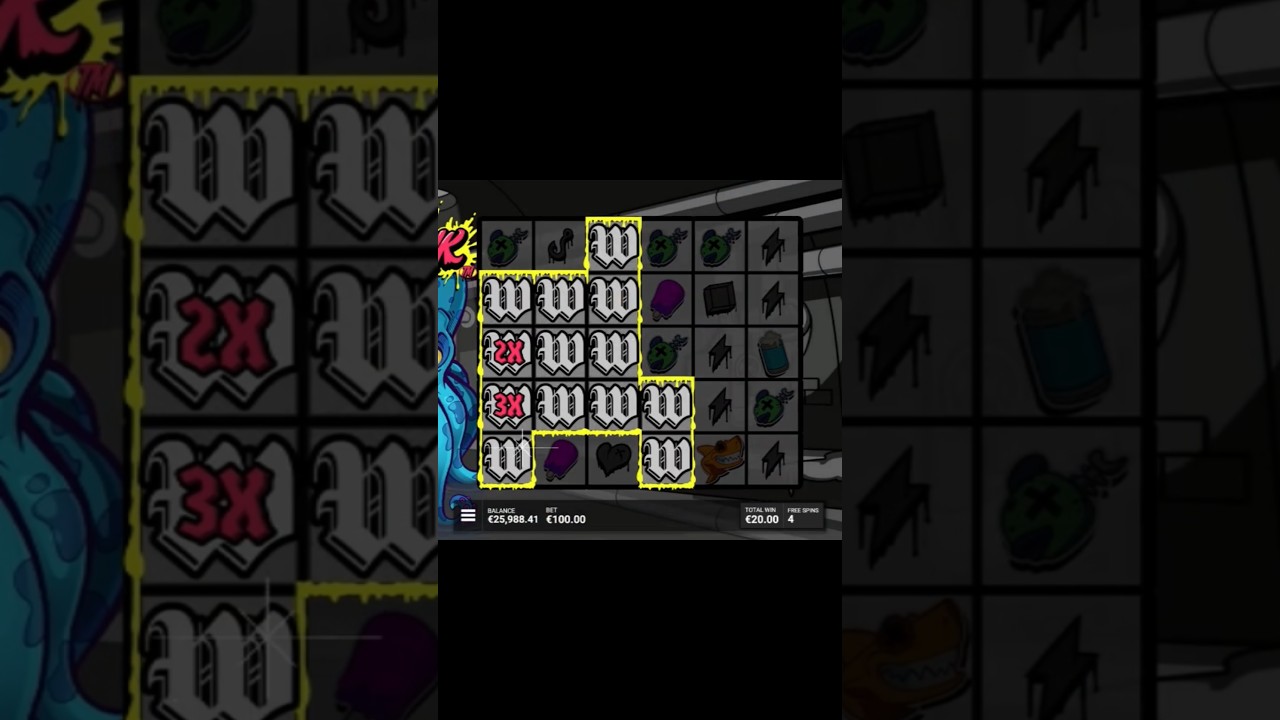
Task: Select the dripping fish hook symbol
Action: point(560,244)
